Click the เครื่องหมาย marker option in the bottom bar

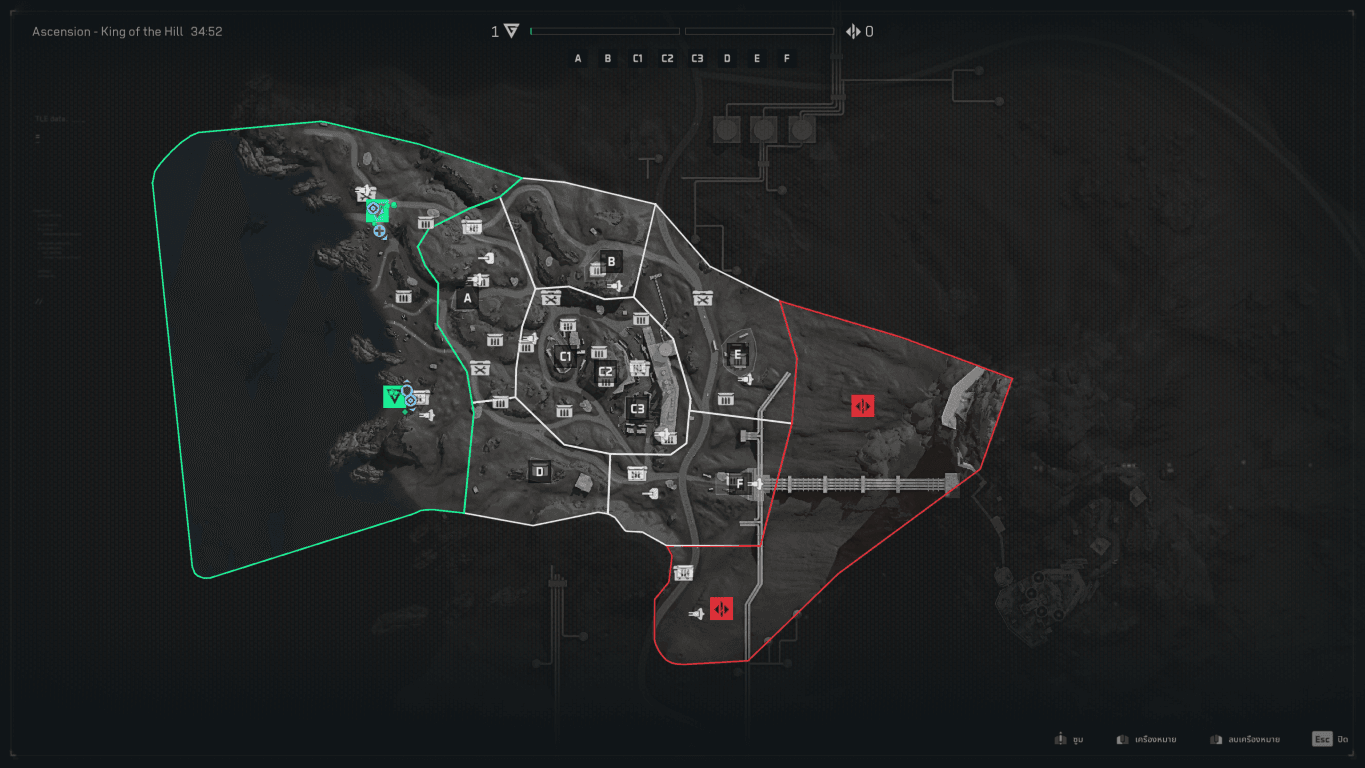(x=1145, y=738)
